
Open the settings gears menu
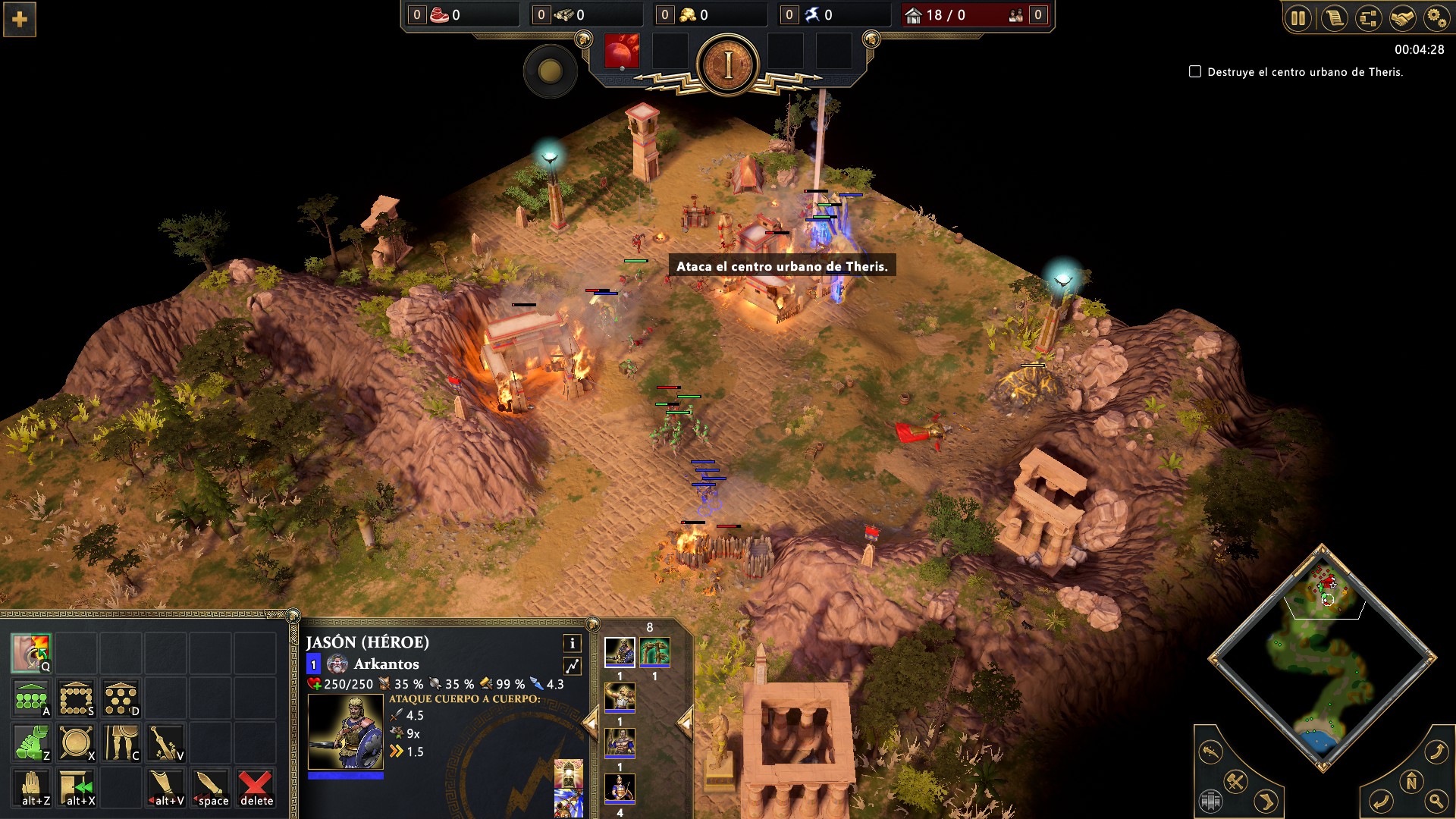coord(1436,18)
